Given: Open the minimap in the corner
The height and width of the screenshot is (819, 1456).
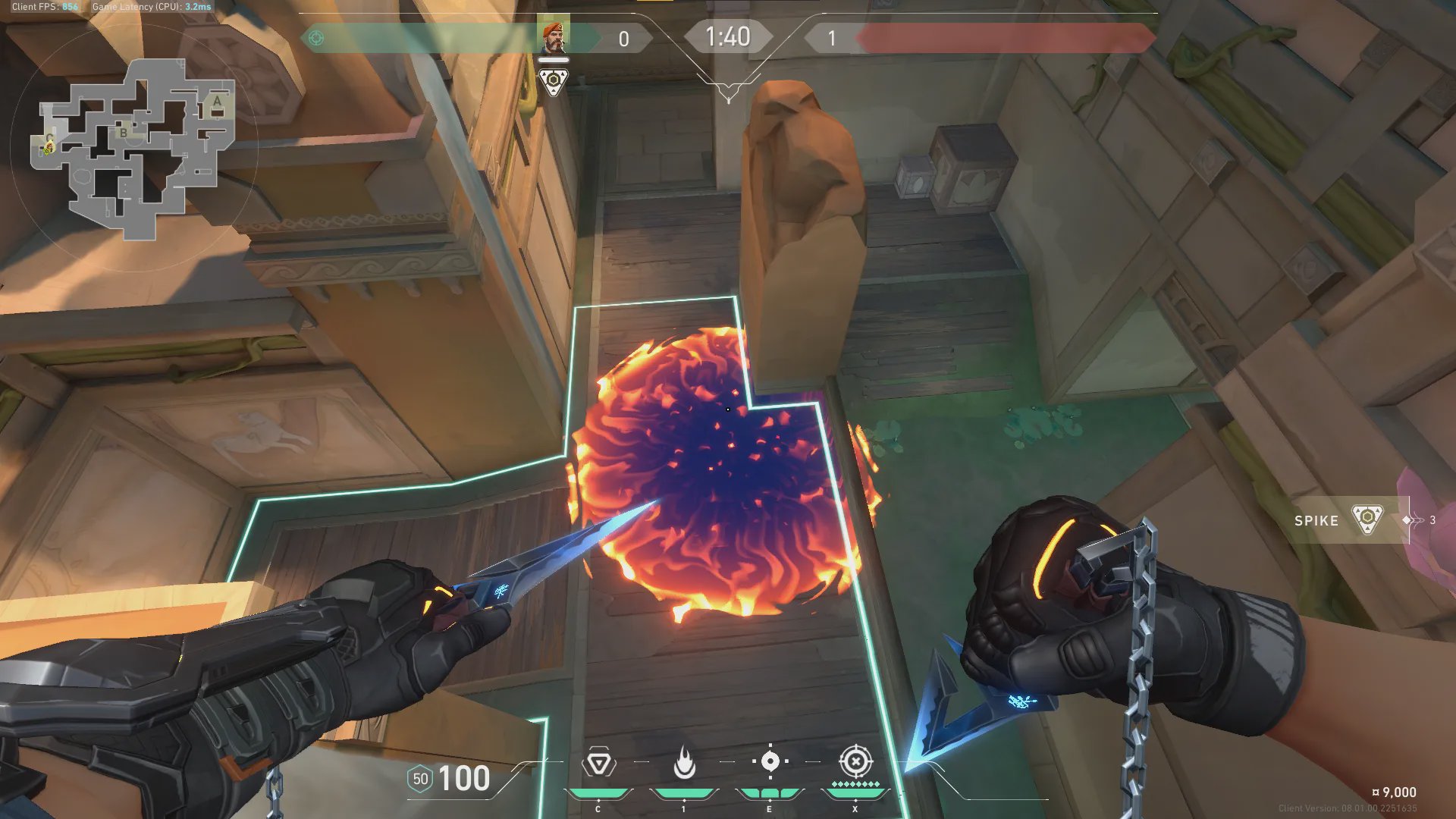Looking at the screenshot, I should tap(134, 148).
